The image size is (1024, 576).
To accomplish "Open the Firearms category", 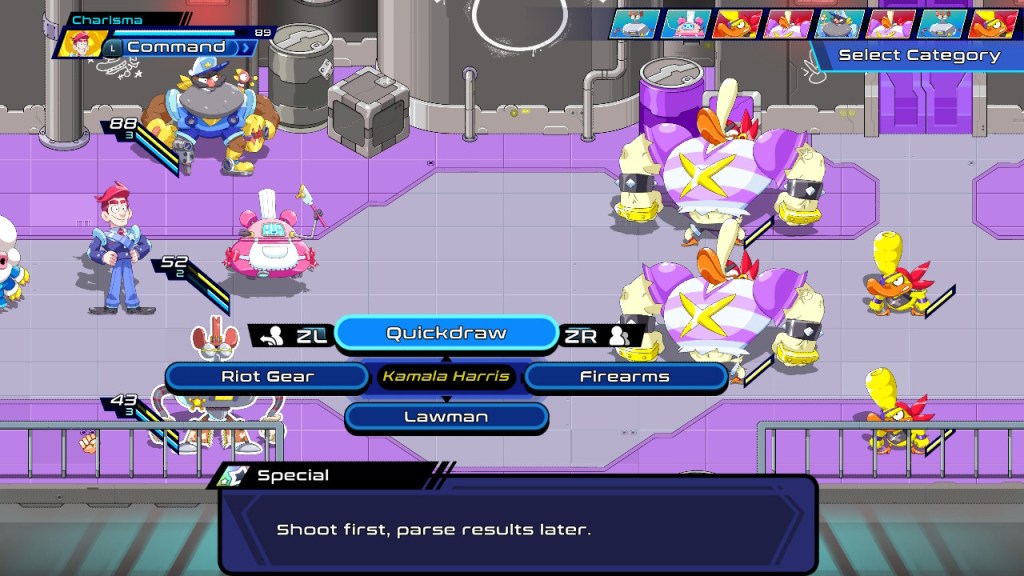I will point(625,377).
